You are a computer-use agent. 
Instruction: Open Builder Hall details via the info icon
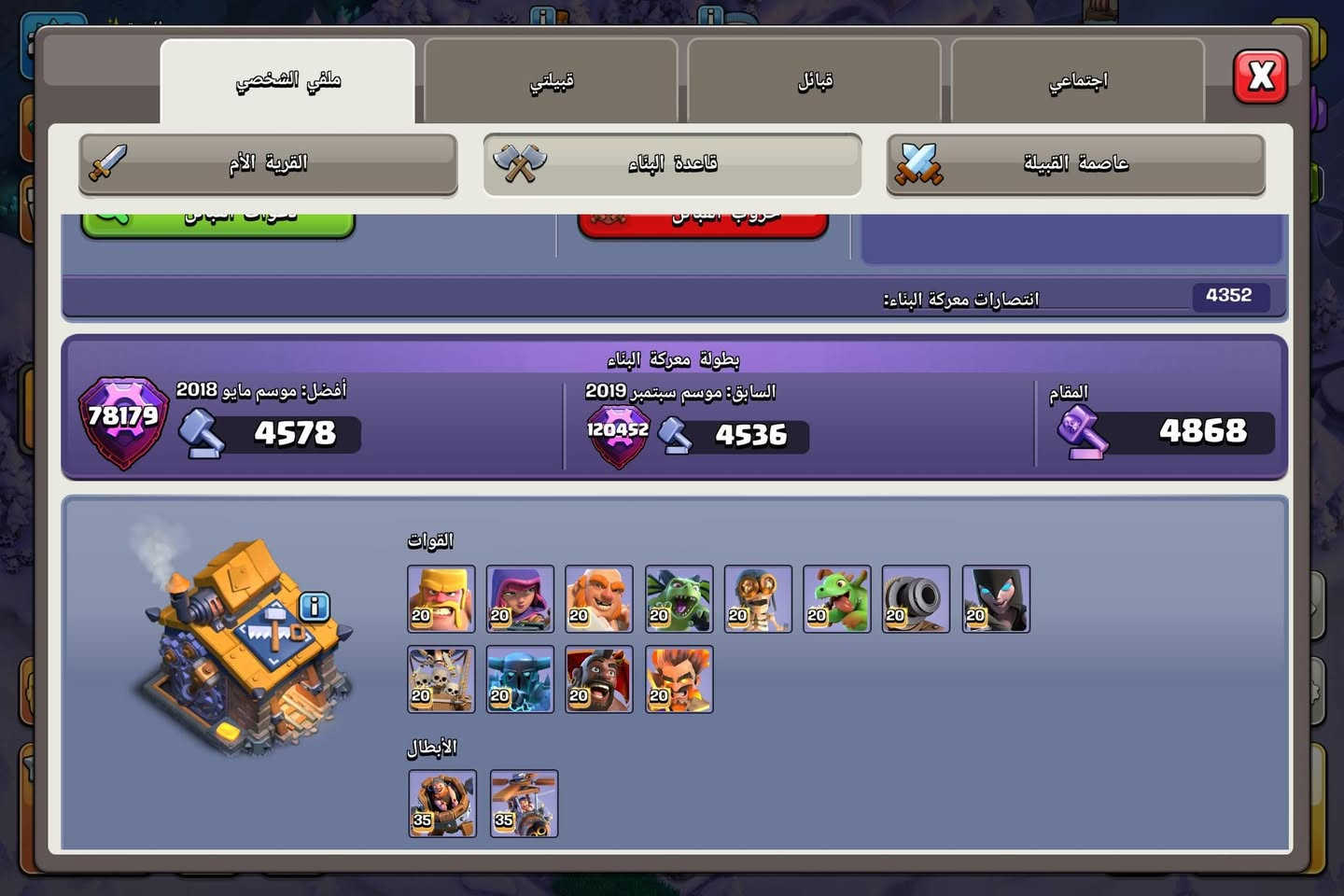pos(314,607)
